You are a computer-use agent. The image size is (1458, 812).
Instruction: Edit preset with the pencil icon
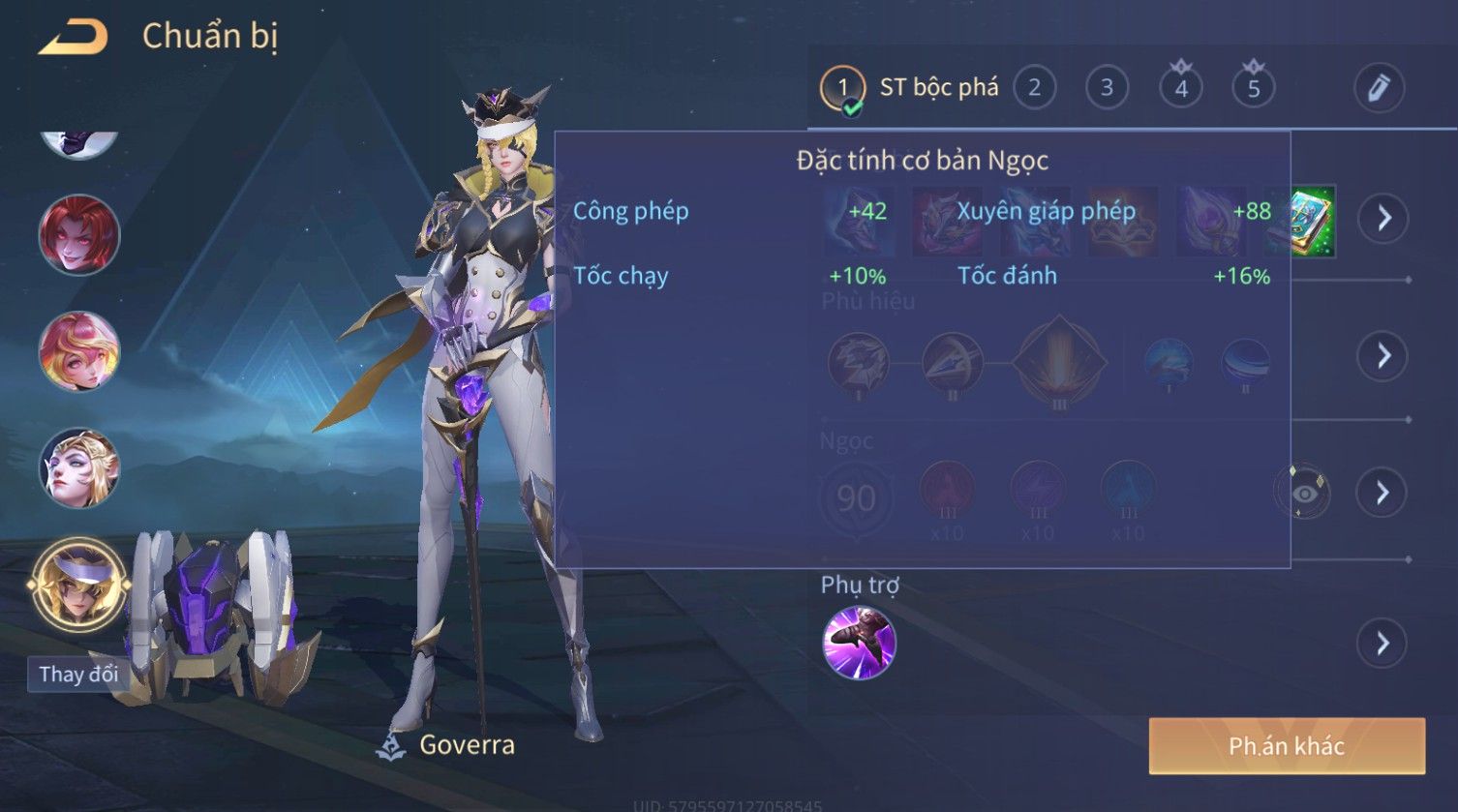click(x=1379, y=88)
